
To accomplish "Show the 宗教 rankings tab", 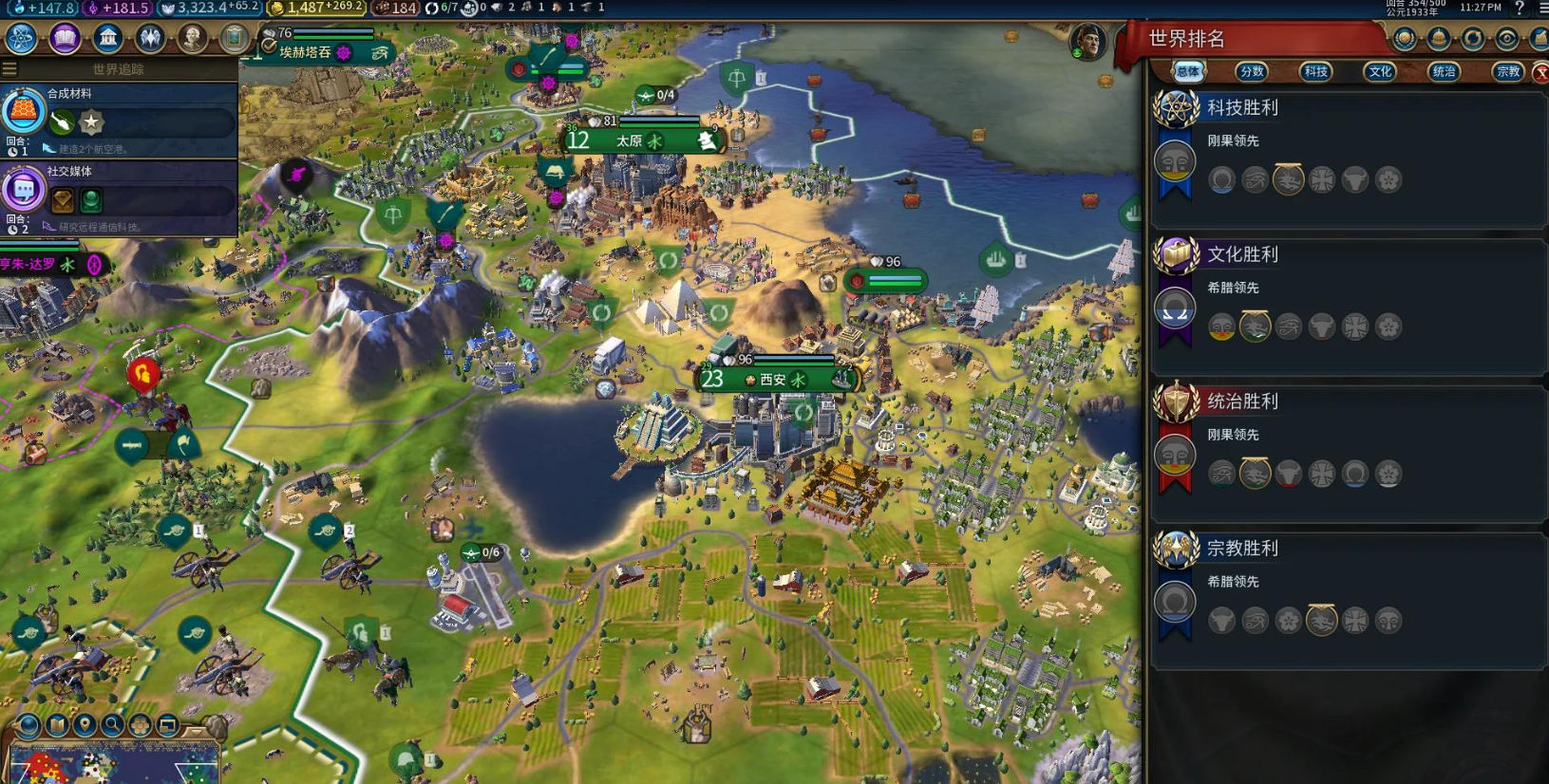I will tap(1507, 71).
